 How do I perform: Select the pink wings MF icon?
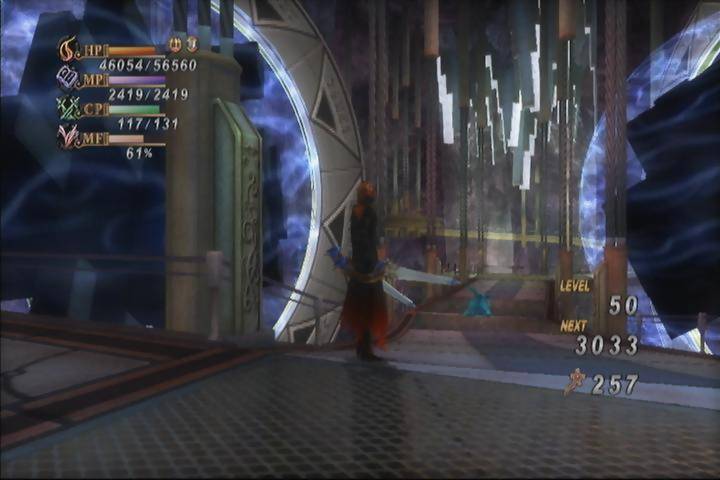[x=69, y=137]
